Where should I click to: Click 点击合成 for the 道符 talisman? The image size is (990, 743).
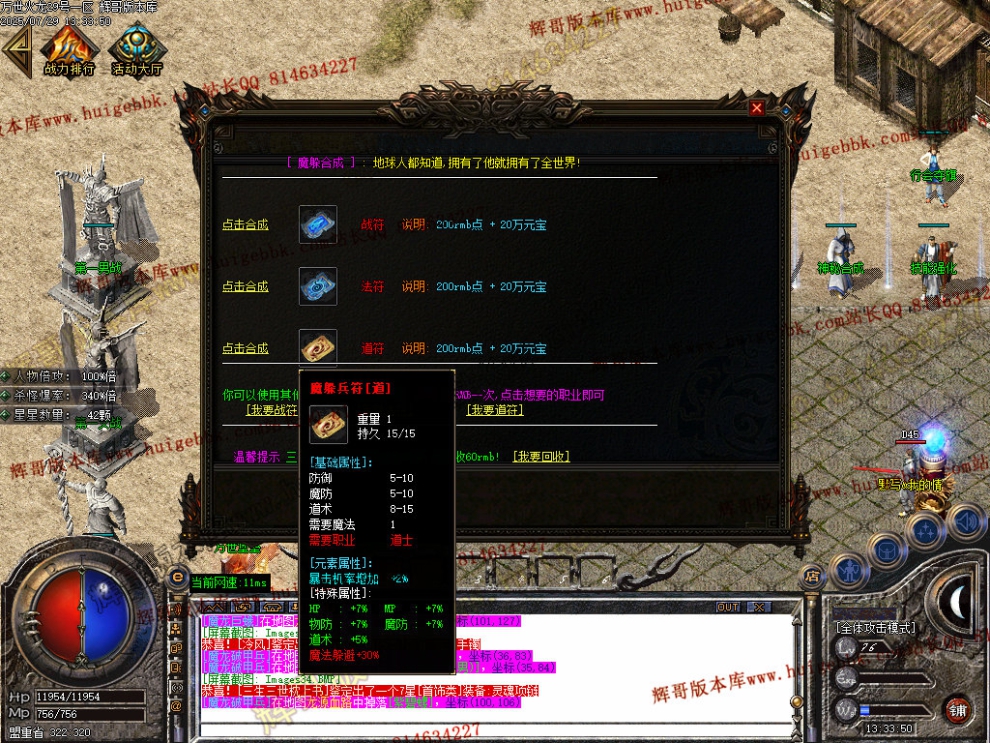[245, 349]
